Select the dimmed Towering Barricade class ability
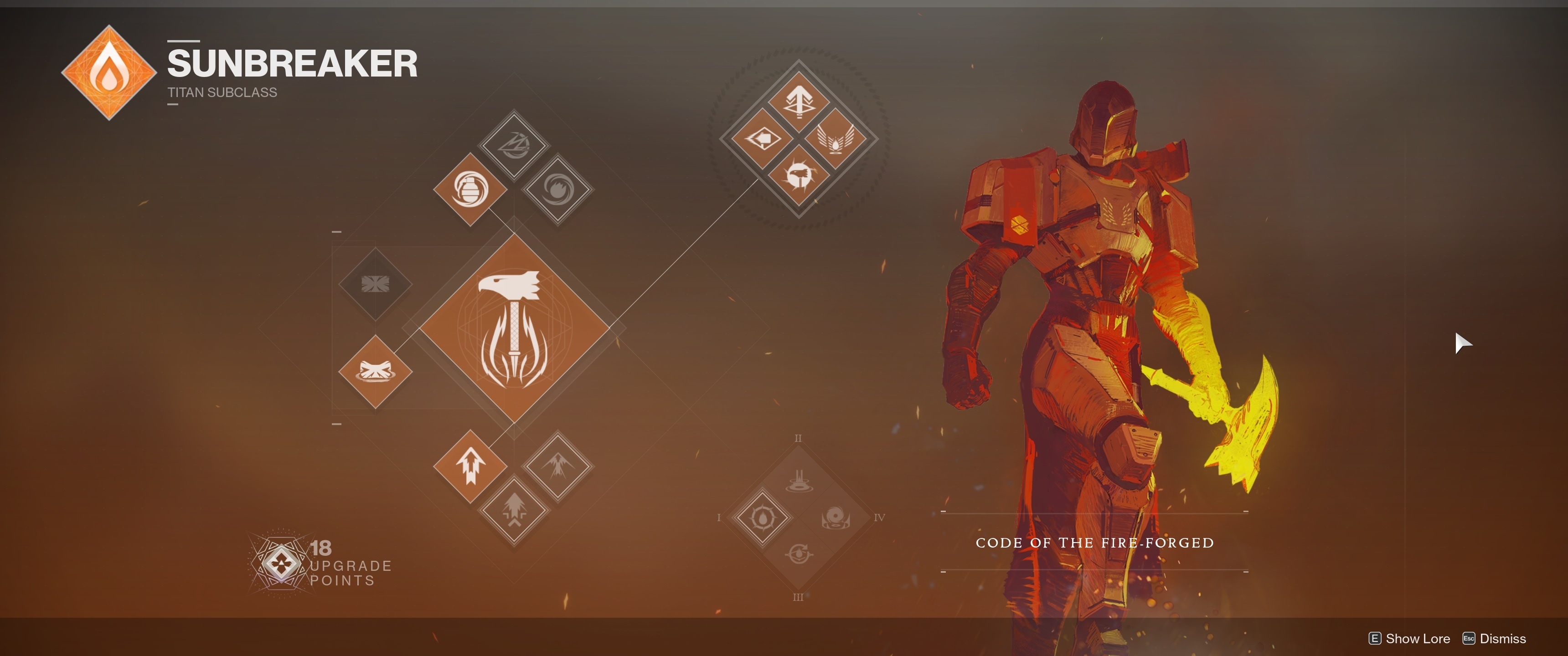The height and width of the screenshot is (656, 1568). (375, 283)
